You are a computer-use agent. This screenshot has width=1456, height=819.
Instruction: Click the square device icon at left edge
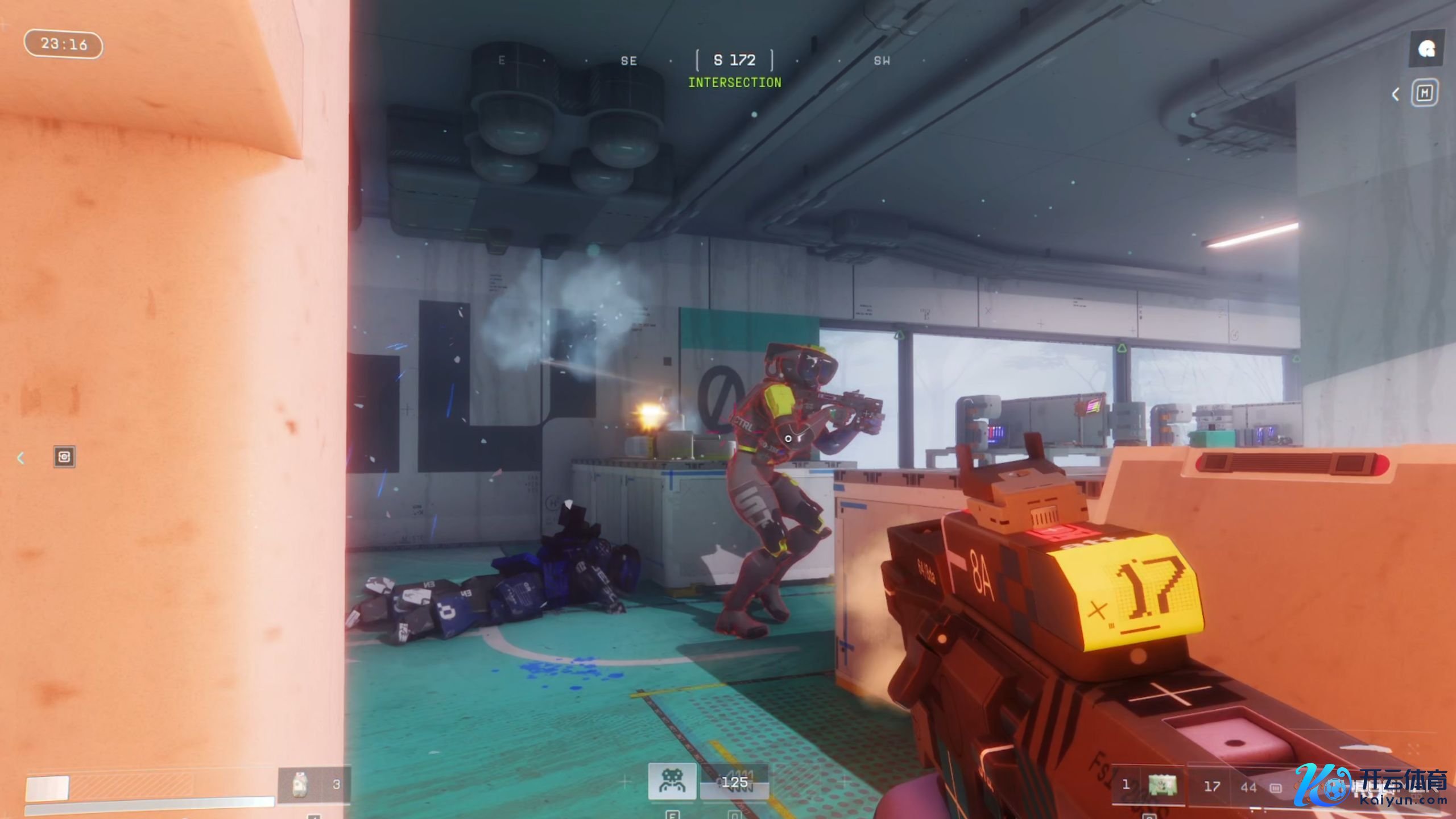tap(64, 457)
